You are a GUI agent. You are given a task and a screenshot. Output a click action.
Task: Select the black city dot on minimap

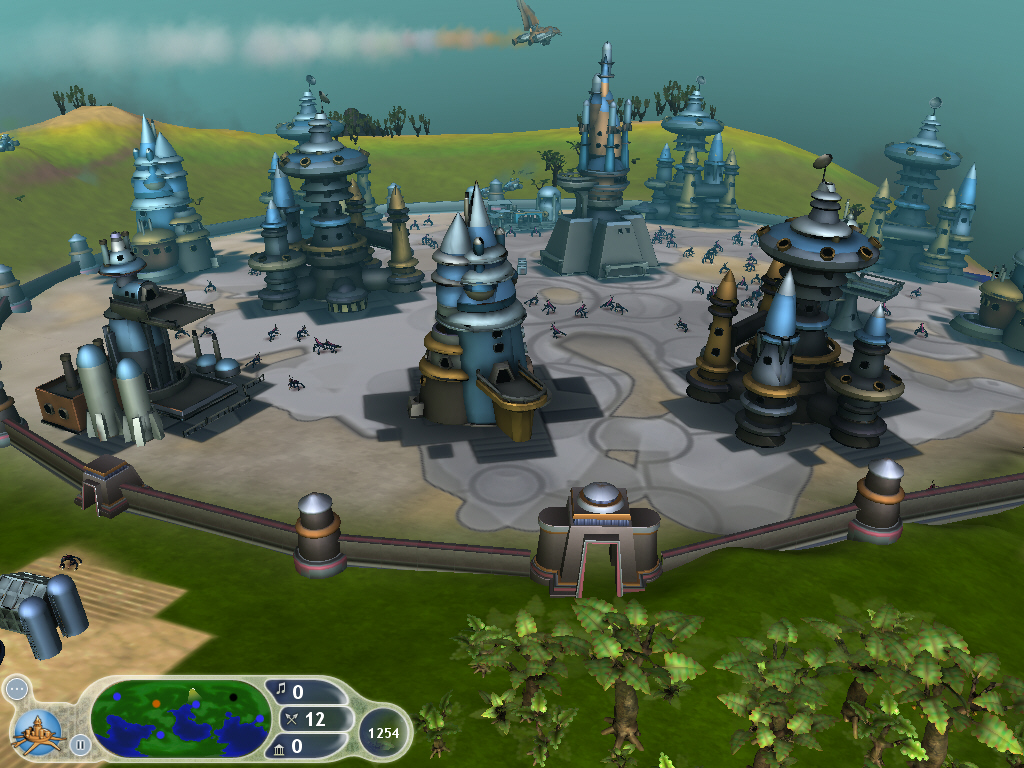(233, 697)
